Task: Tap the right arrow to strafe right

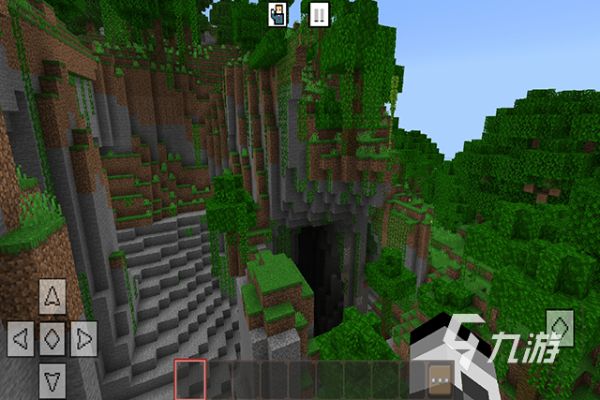Action: (x=84, y=337)
